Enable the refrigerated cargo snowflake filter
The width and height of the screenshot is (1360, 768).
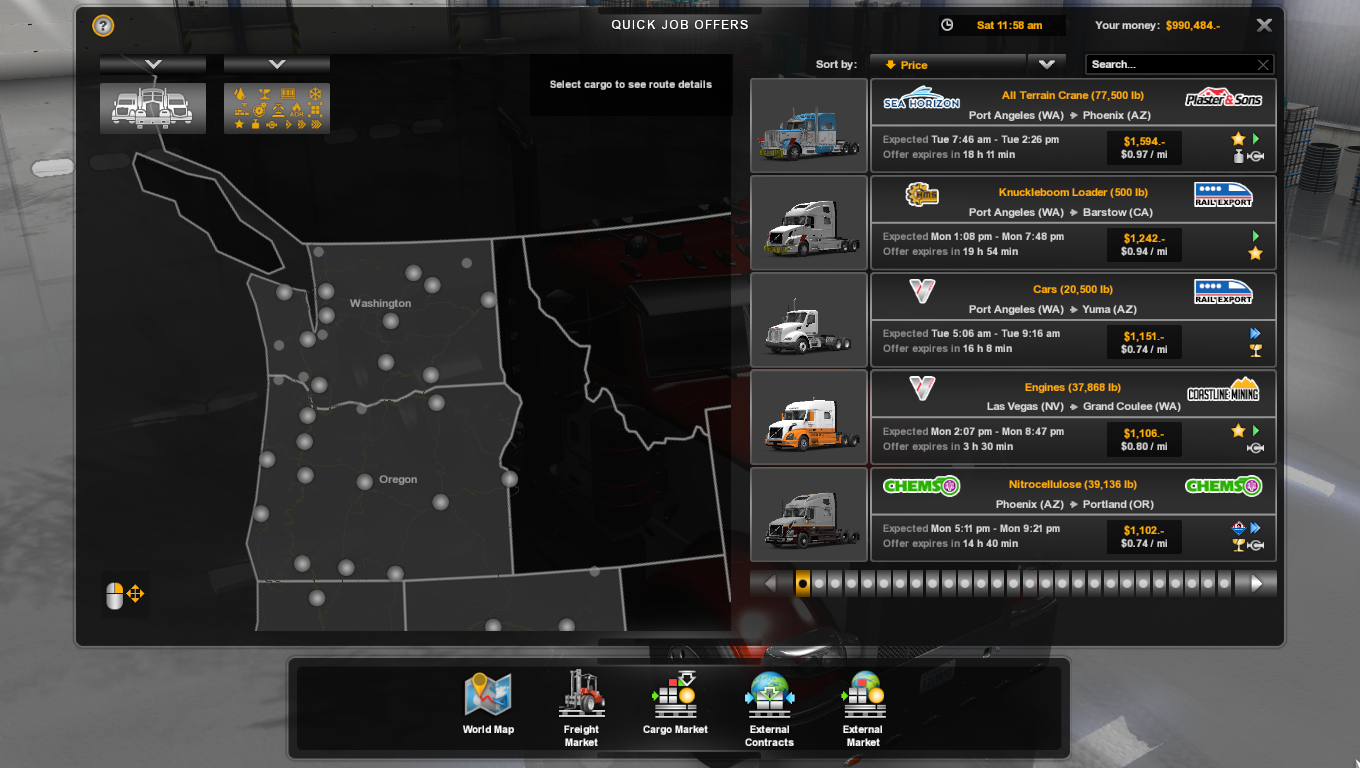(x=315, y=94)
